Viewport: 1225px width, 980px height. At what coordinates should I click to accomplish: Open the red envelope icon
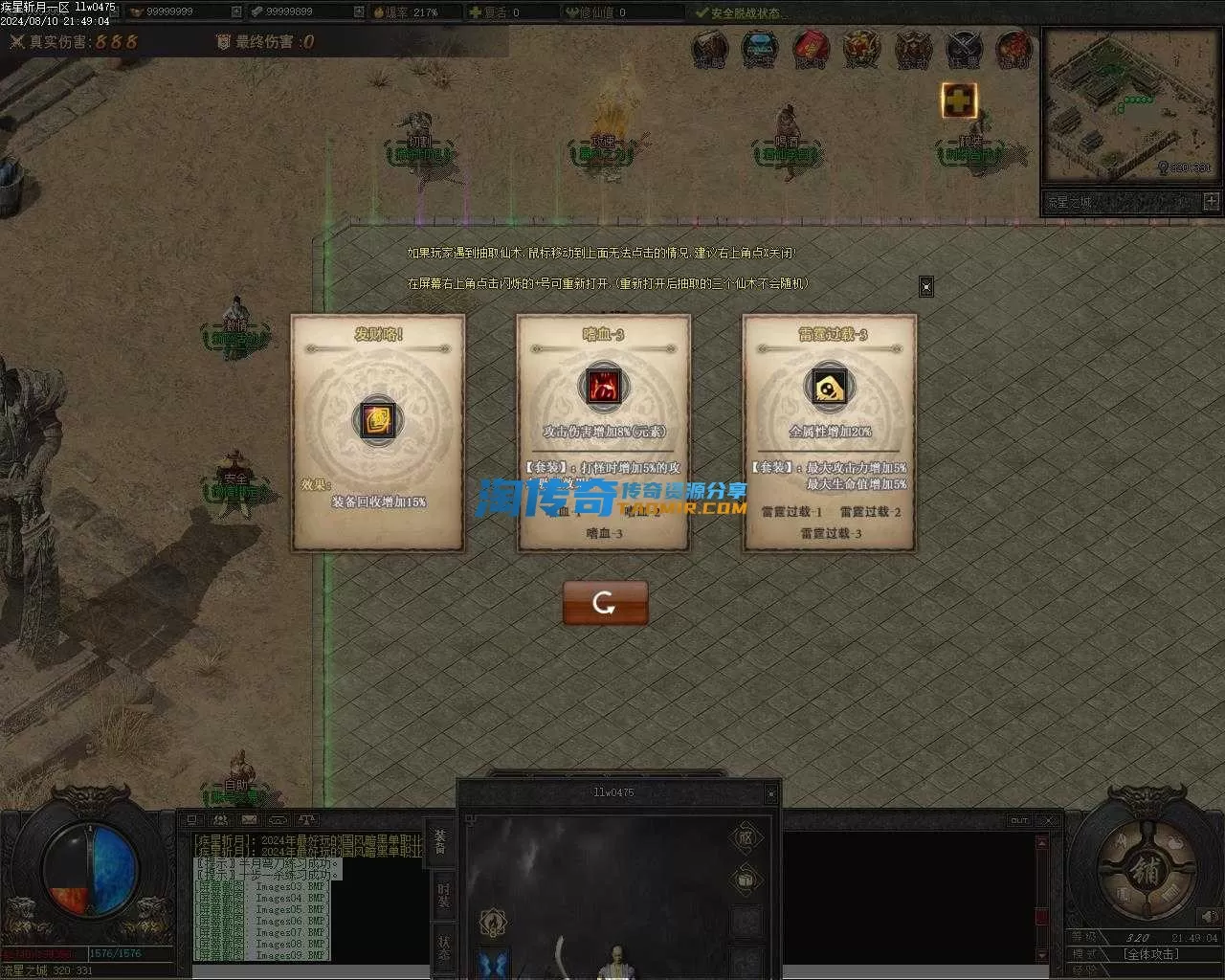[811, 50]
